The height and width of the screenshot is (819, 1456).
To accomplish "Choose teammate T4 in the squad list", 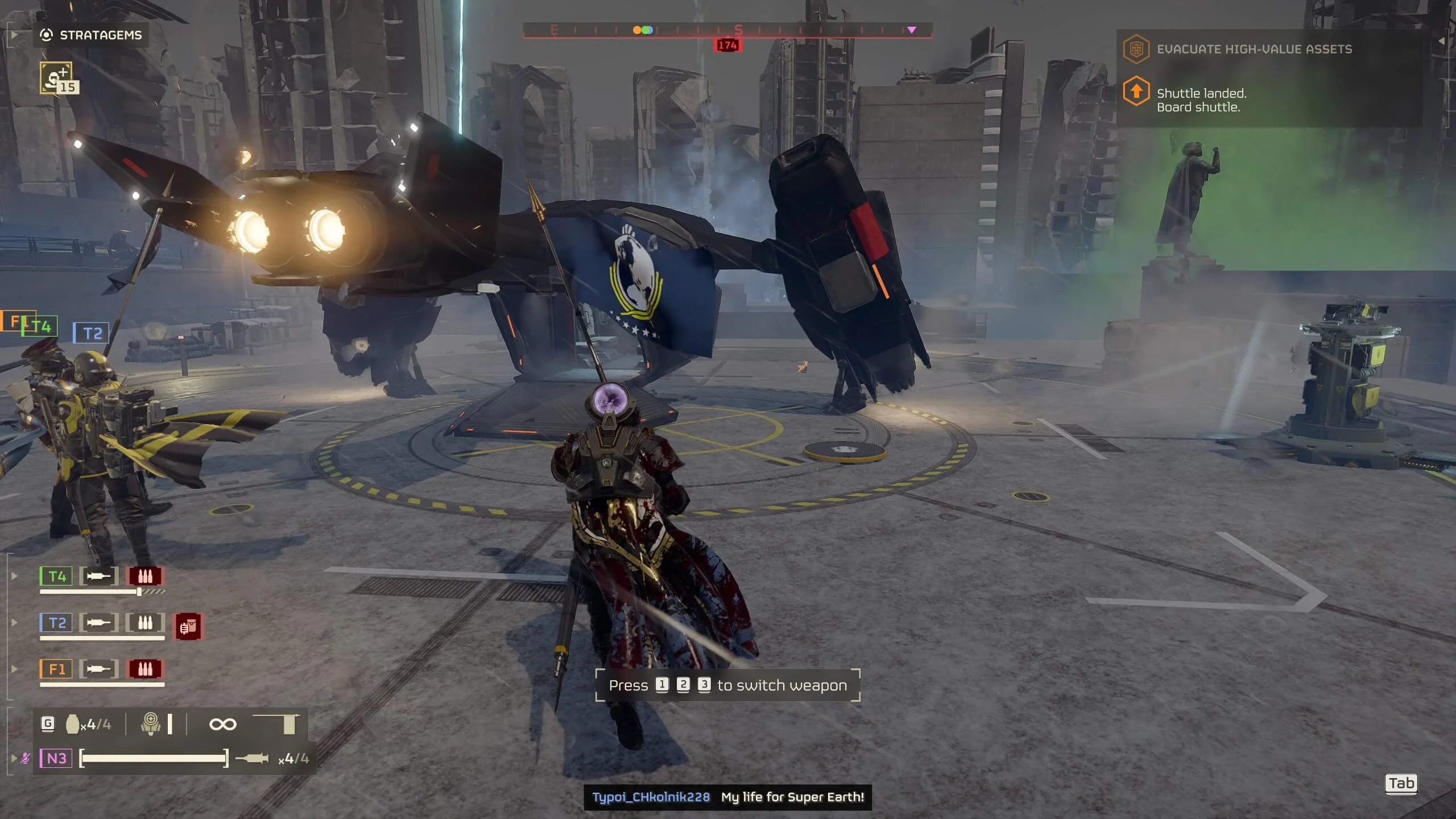I will tap(56, 577).
